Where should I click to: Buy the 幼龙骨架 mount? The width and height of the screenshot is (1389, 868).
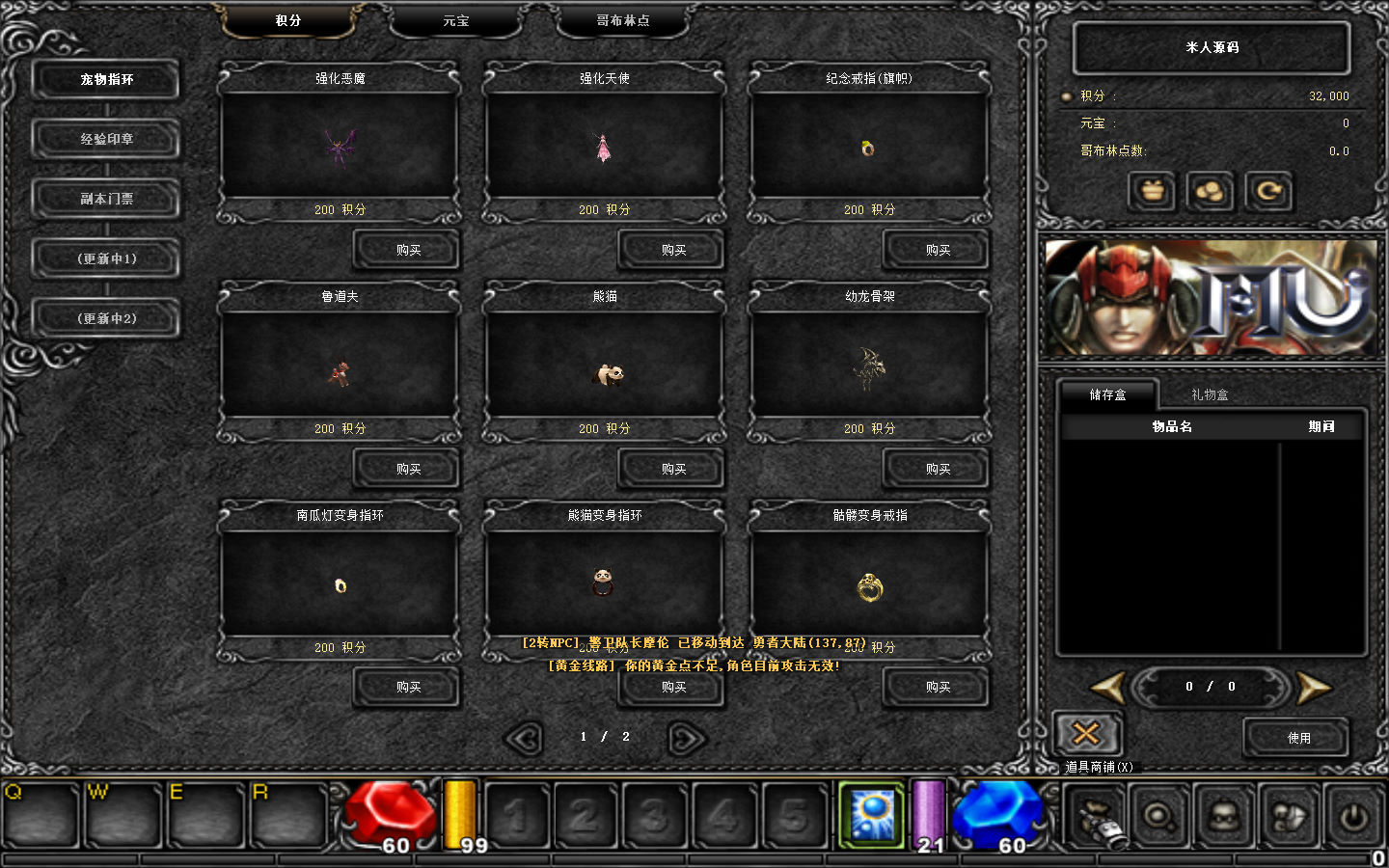coord(938,470)
